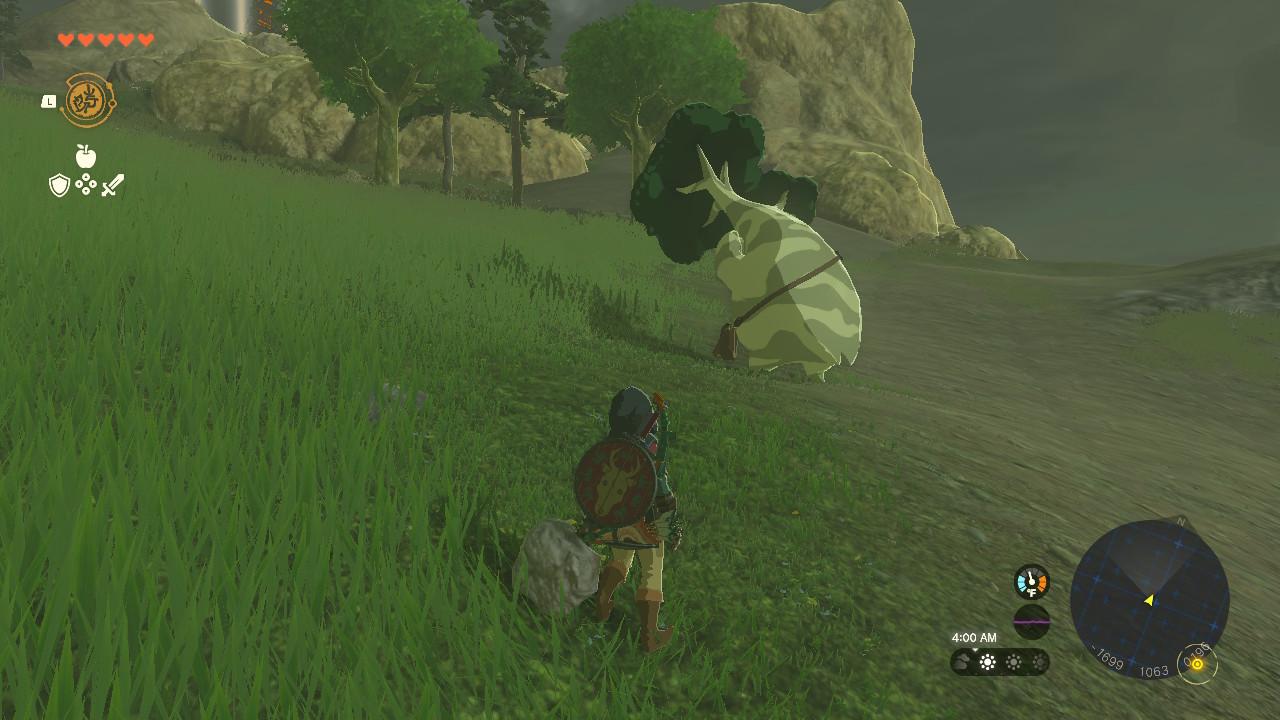Click the coordinates -1699 on minimap
The image size is (1280, 720).
(1108, 658)
